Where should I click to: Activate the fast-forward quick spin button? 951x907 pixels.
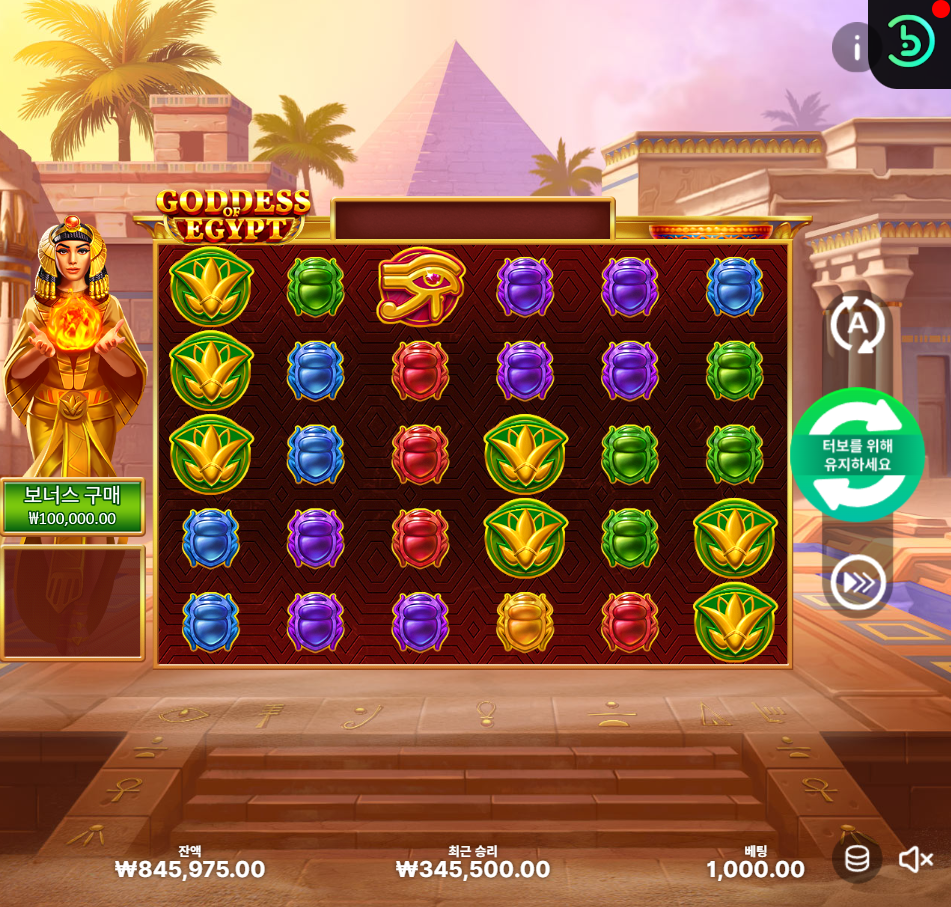point(857,582)
